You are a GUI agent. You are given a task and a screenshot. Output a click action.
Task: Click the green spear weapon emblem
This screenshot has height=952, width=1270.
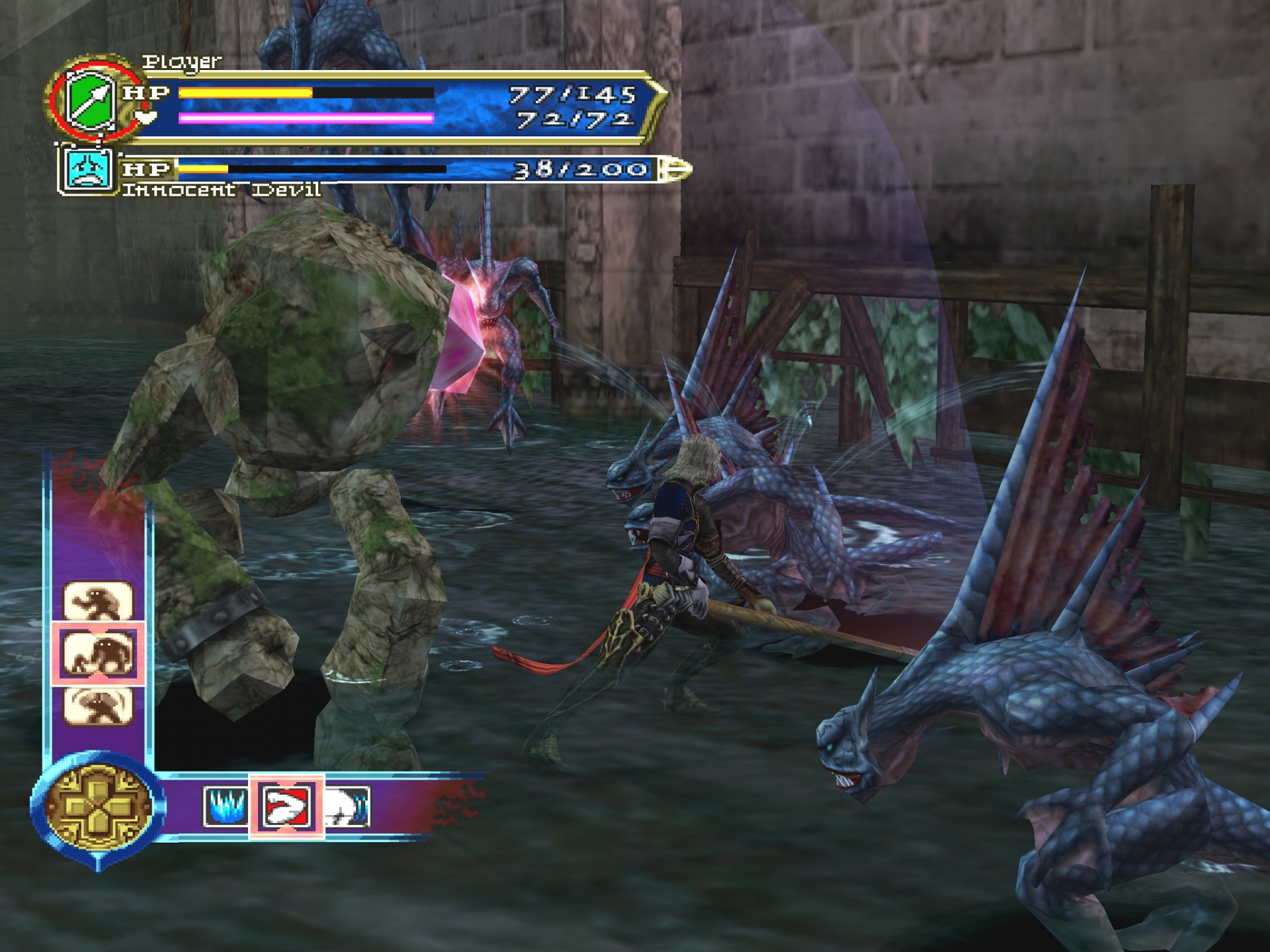point(91,100)
